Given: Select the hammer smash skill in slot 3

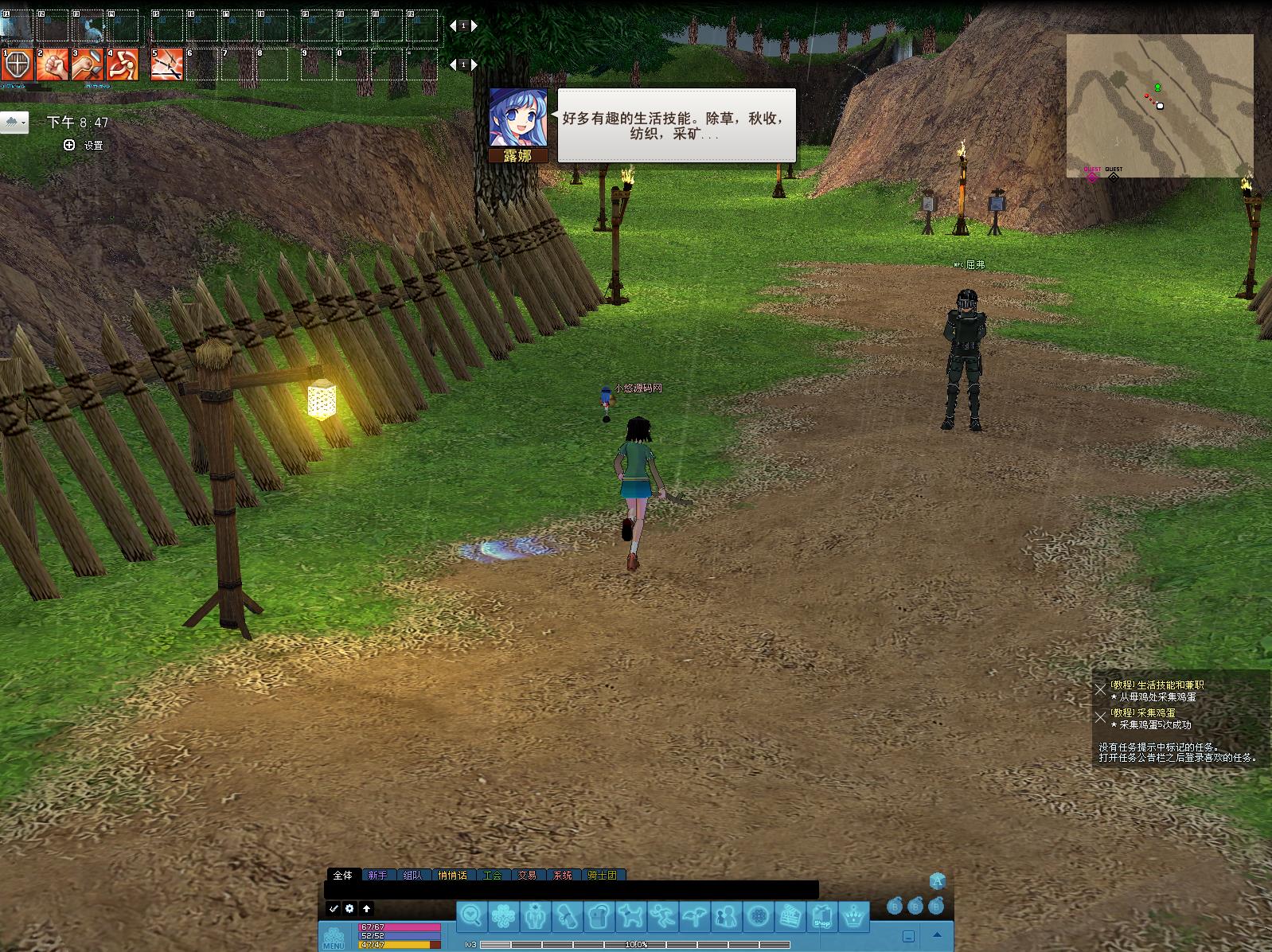Looking at the screenshot, I should [x=88, y=64].
